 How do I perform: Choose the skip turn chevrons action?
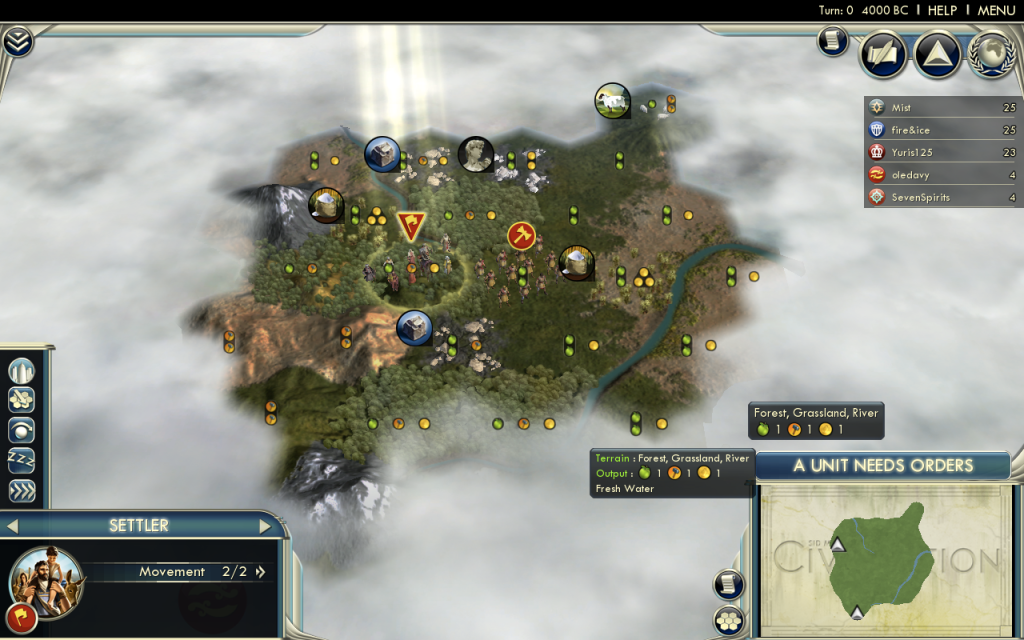click(22, 491)
